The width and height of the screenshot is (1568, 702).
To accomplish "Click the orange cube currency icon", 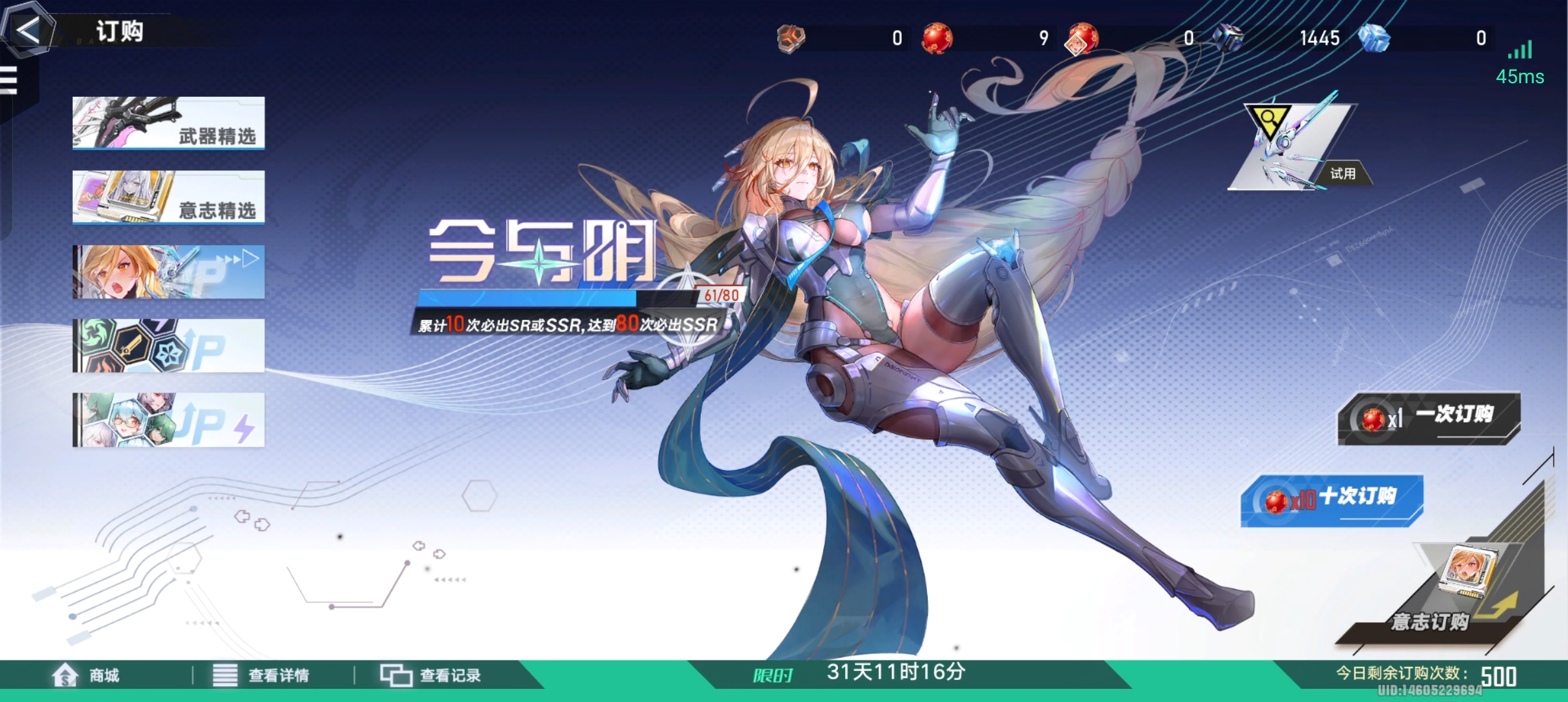I will [x=790, y=37].
